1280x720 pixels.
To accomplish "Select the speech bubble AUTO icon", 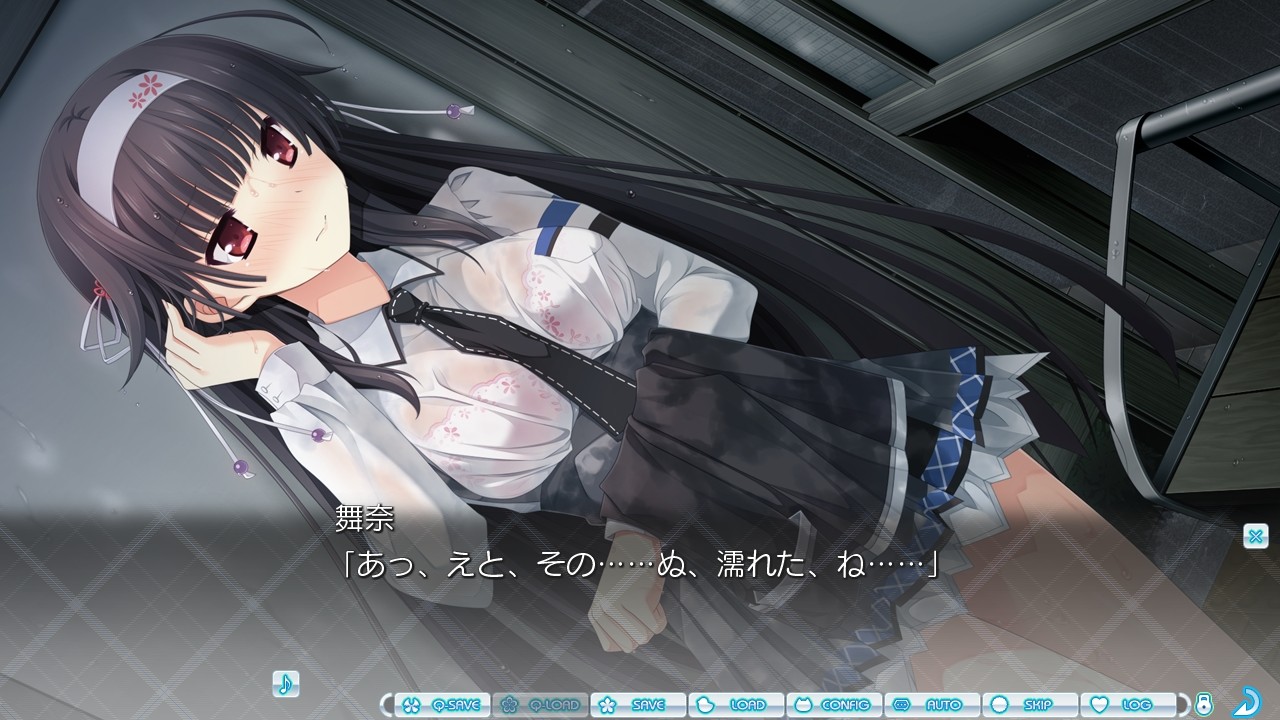I will tap(900, 705).
